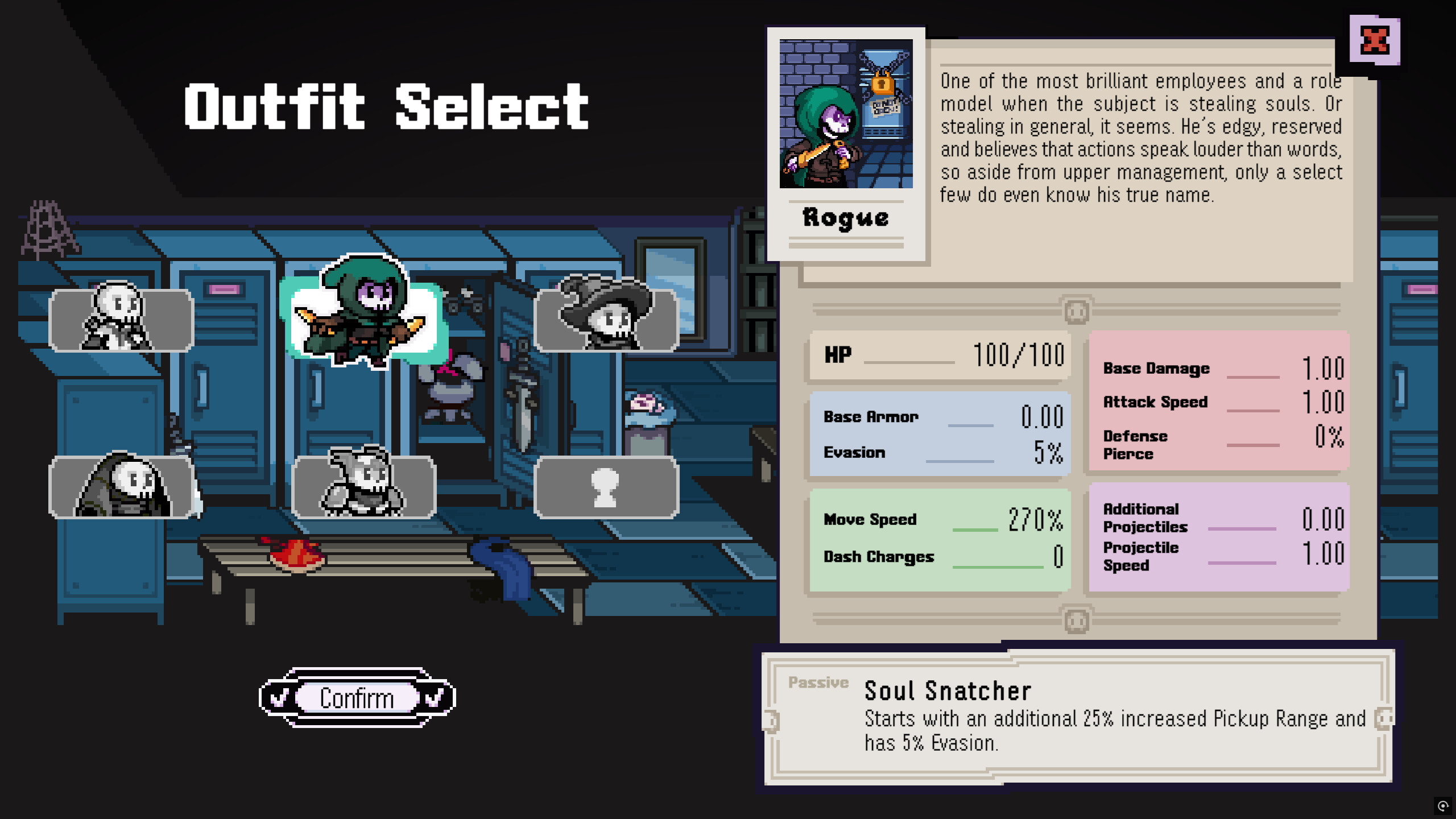Close the Outfit Select screen with the X

(1375, 40)
